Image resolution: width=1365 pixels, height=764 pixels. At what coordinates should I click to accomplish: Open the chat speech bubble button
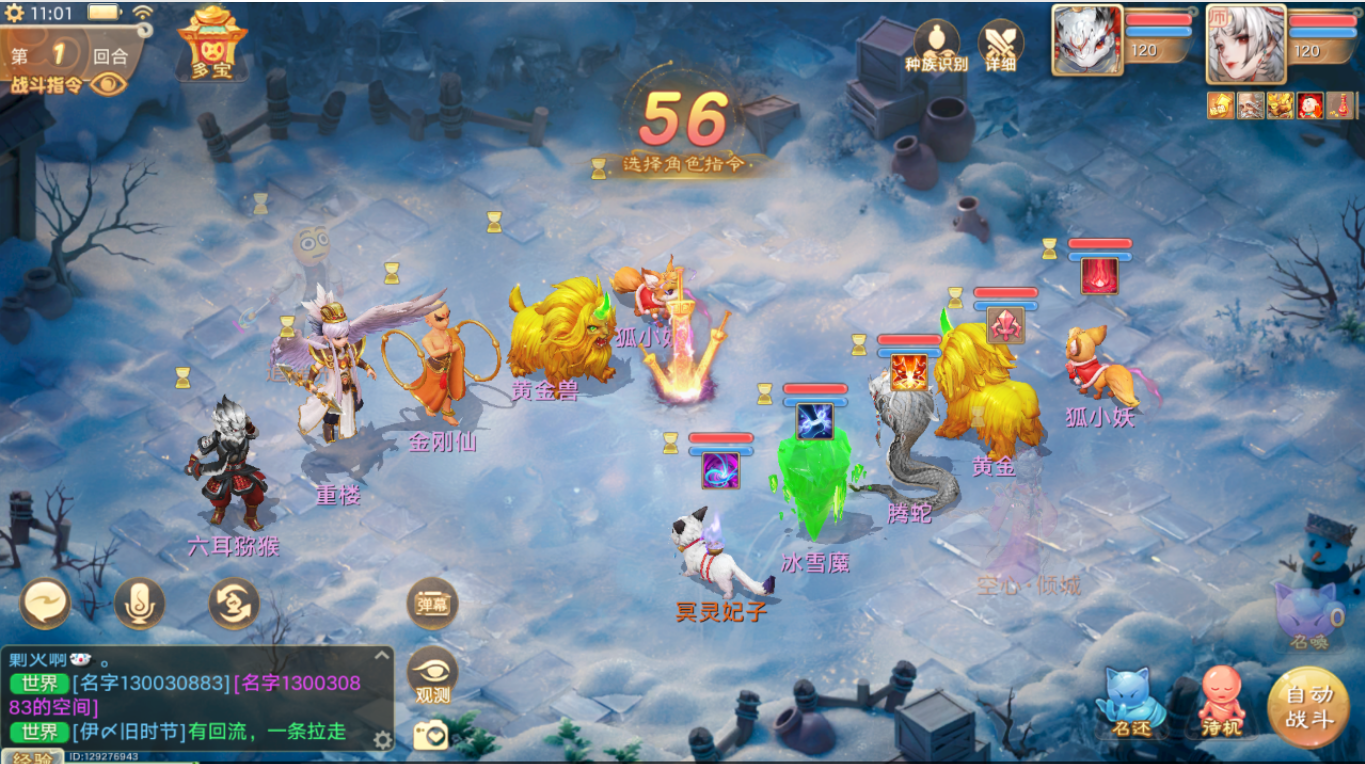coord(46,604)
